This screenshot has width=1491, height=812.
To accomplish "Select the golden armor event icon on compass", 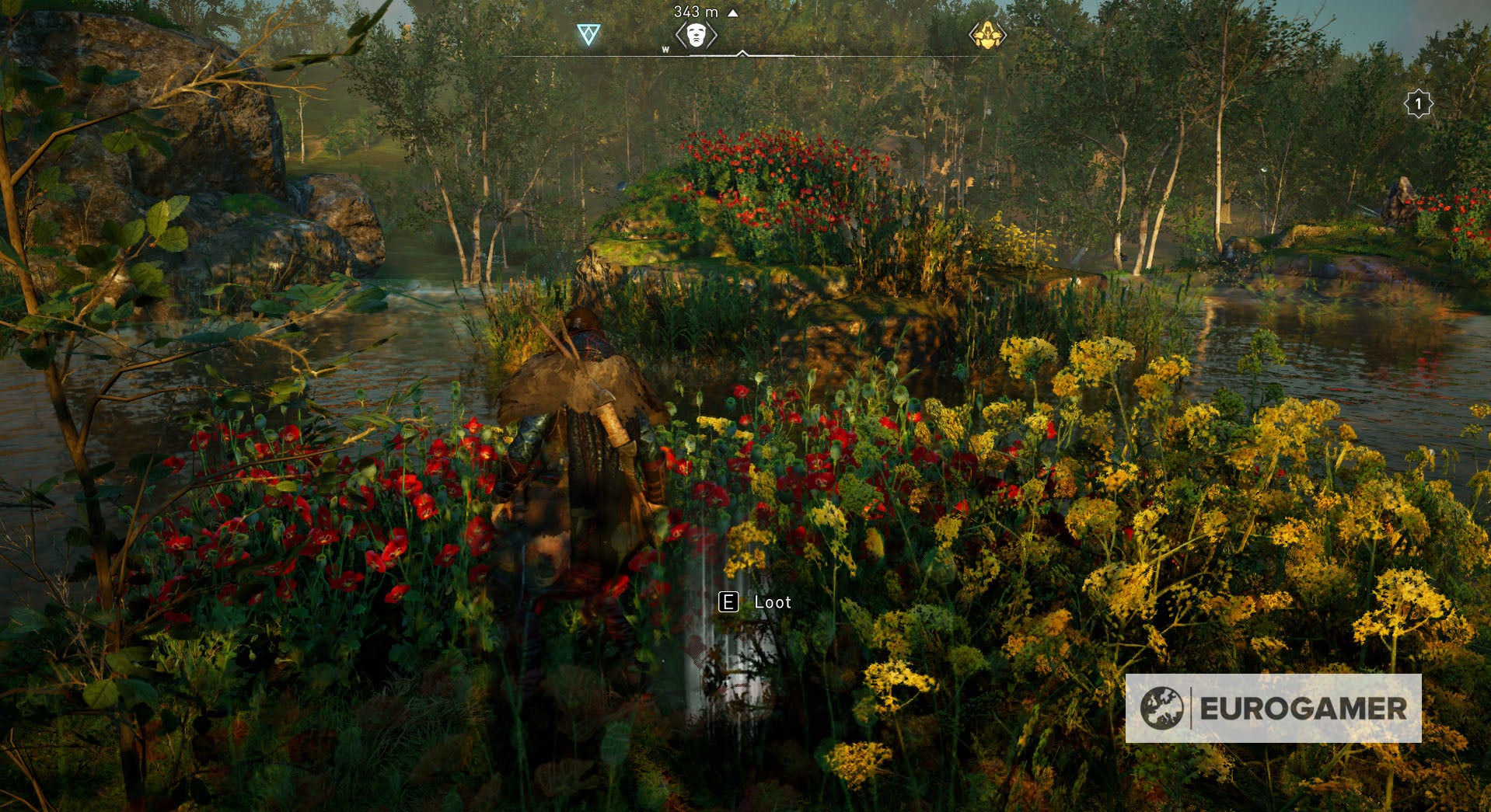I will tap(989, 34).
